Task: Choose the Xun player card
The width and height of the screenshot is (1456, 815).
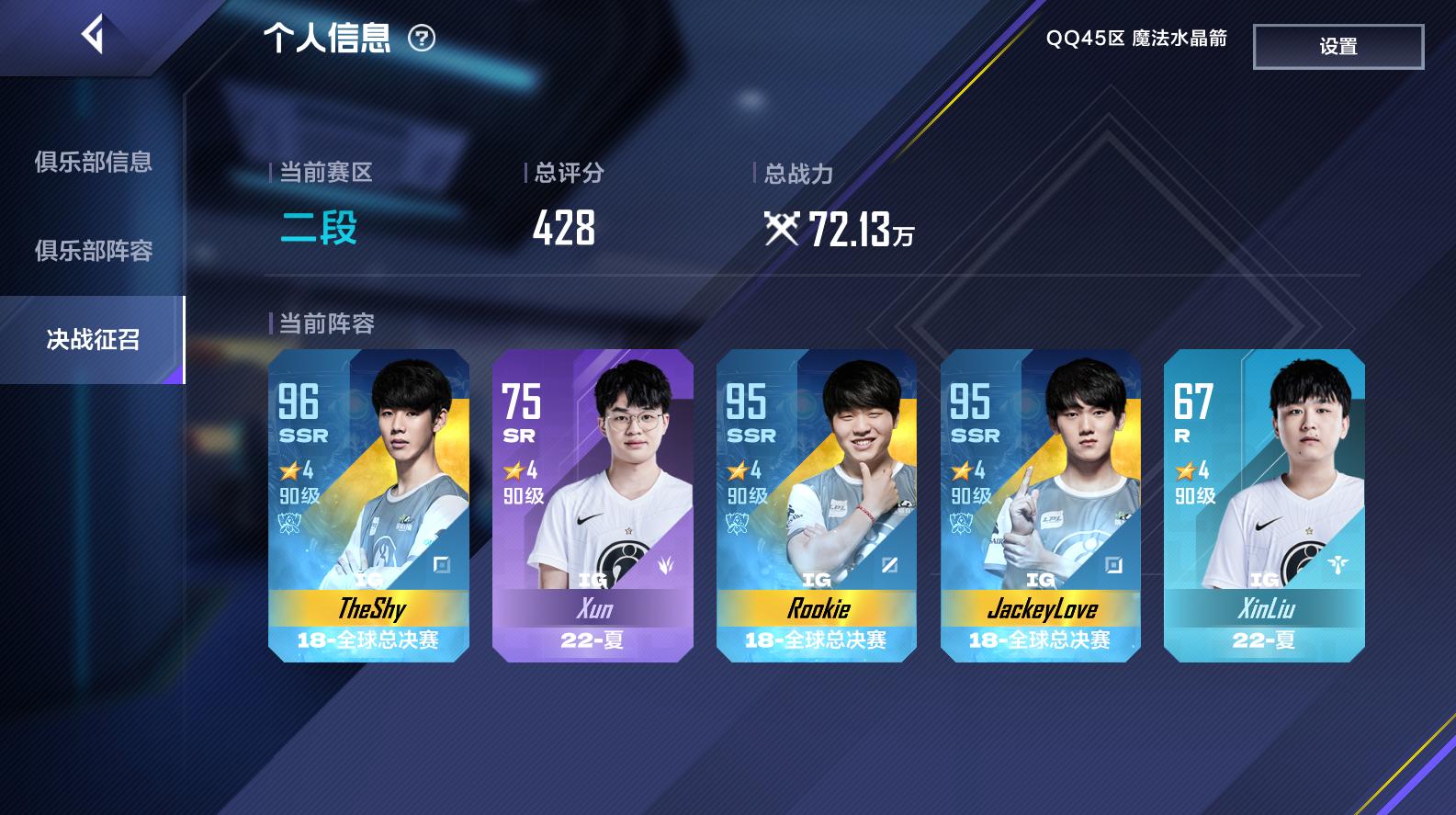Action: point(593,505)
